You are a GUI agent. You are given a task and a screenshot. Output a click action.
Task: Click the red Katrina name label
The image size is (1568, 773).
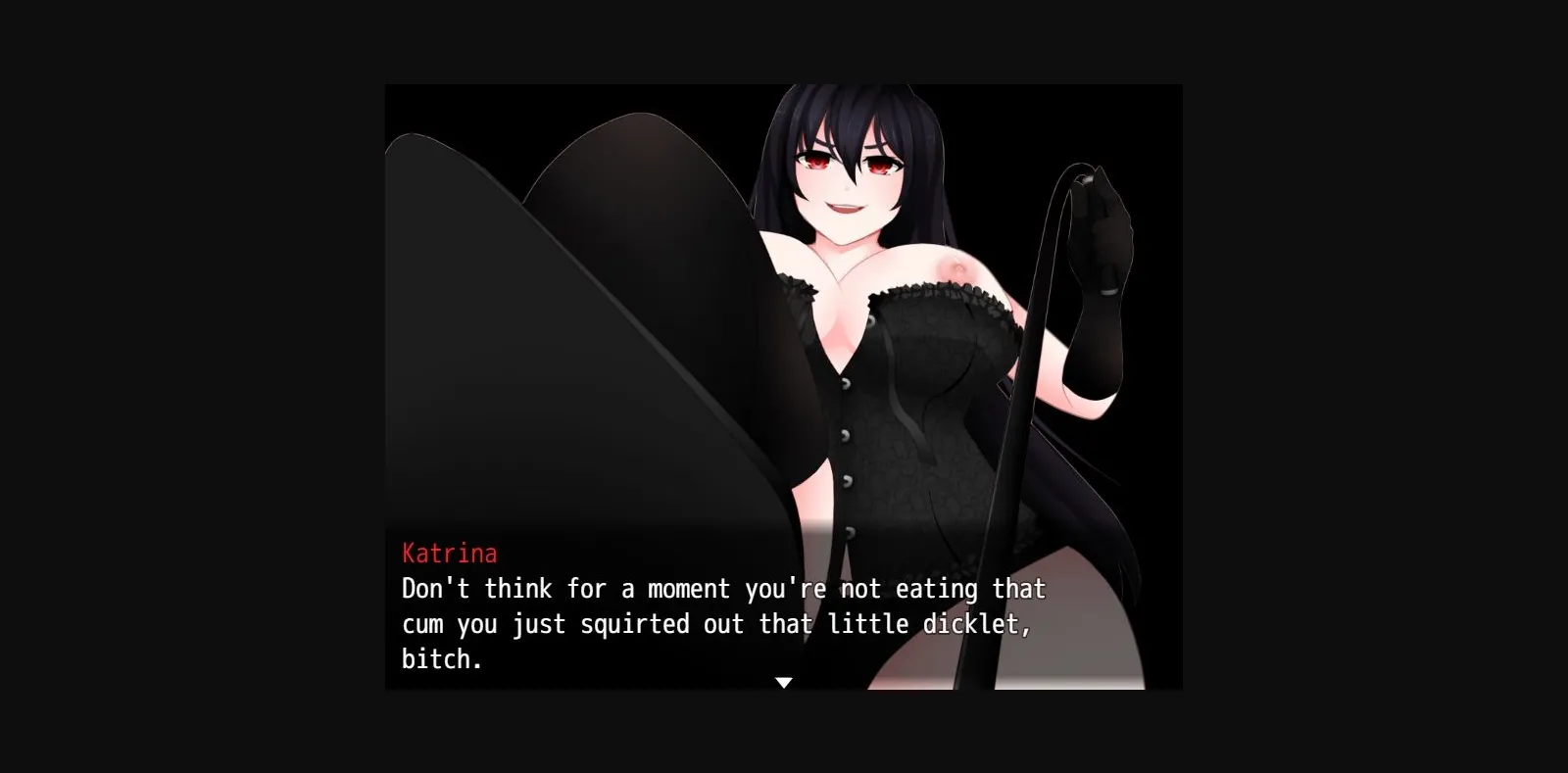point(449,553)
